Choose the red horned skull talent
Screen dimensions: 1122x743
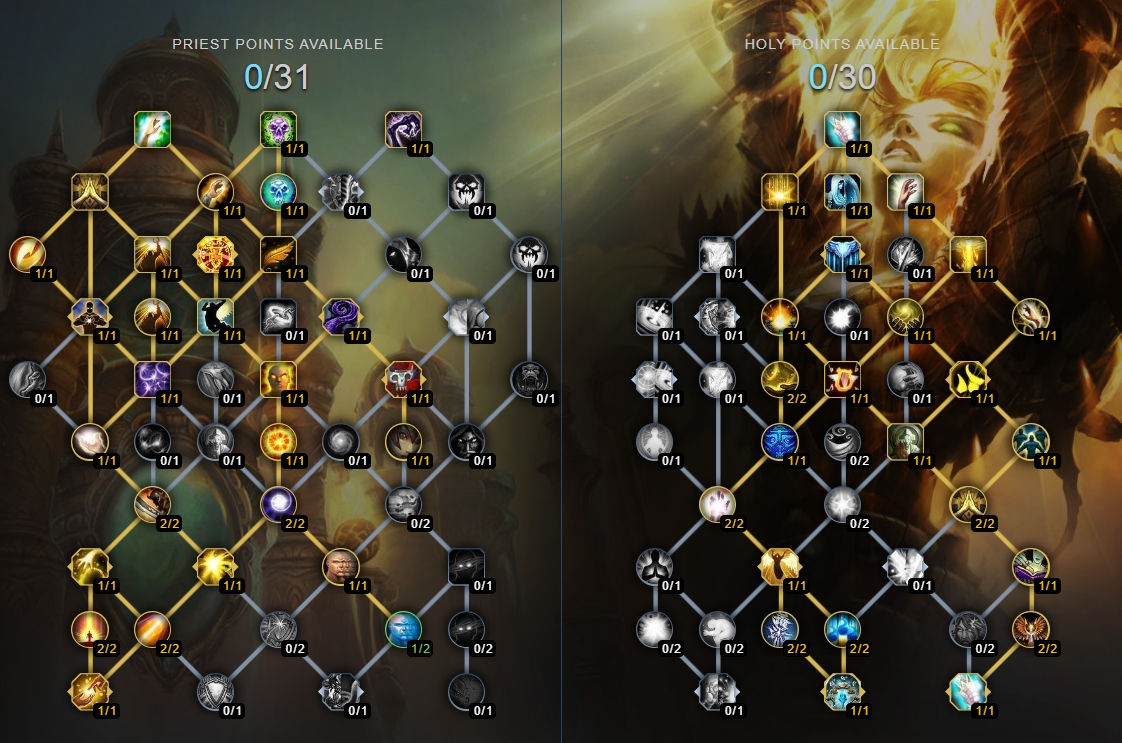pyautogui.click(x=403, y=379)
